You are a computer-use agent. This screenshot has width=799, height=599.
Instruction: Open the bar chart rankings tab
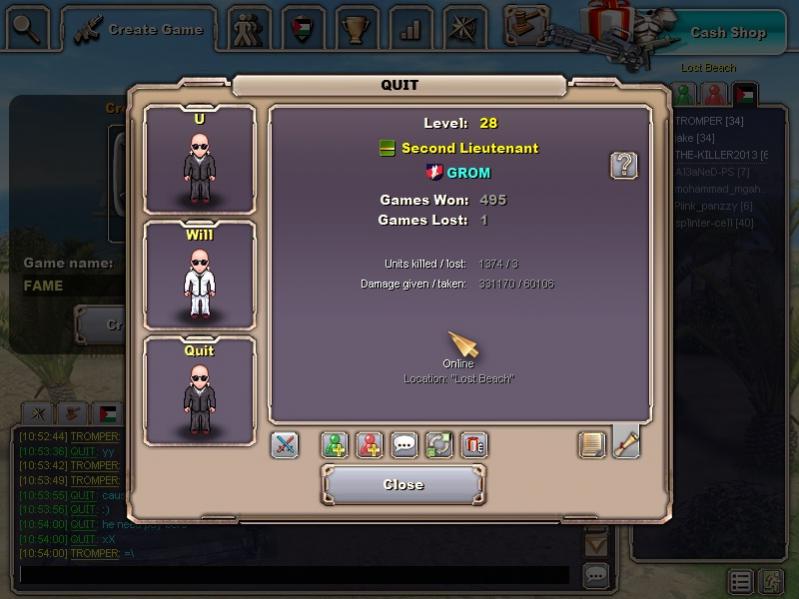(x=409, y=29)
